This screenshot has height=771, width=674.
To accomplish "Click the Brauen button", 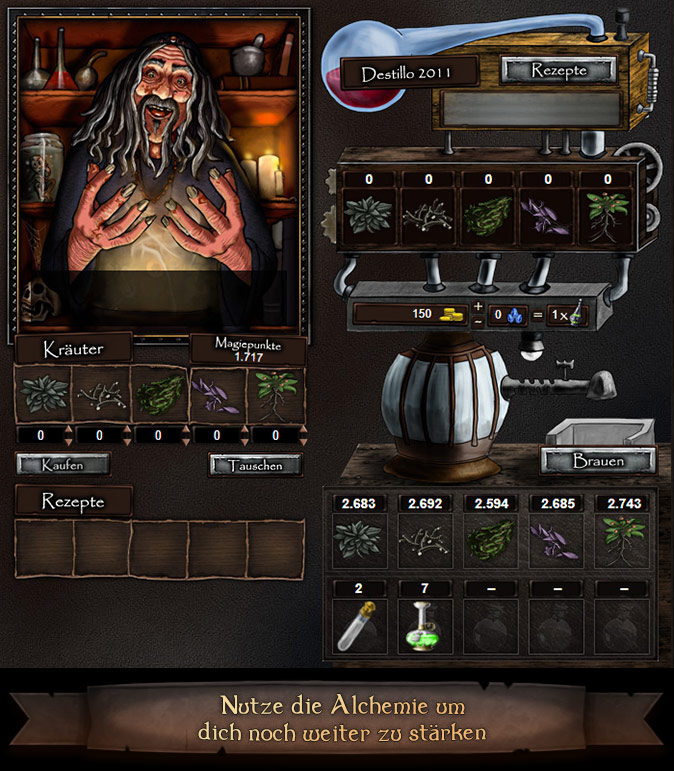I will pos(598,461).
